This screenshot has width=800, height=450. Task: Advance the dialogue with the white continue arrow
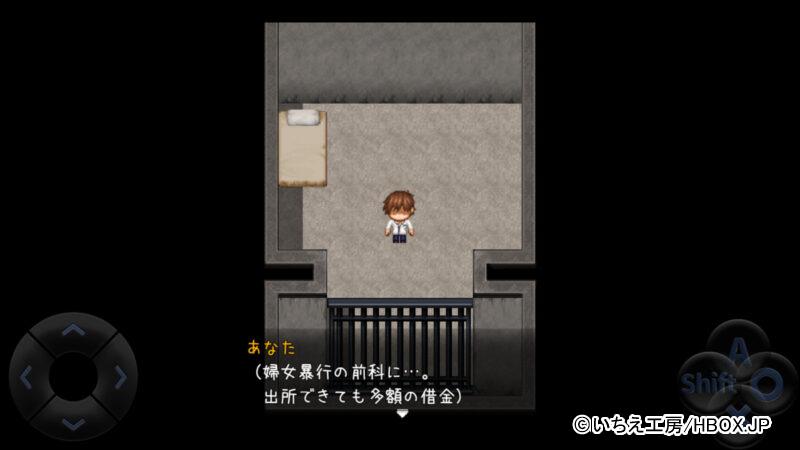[x=401, y=412]
